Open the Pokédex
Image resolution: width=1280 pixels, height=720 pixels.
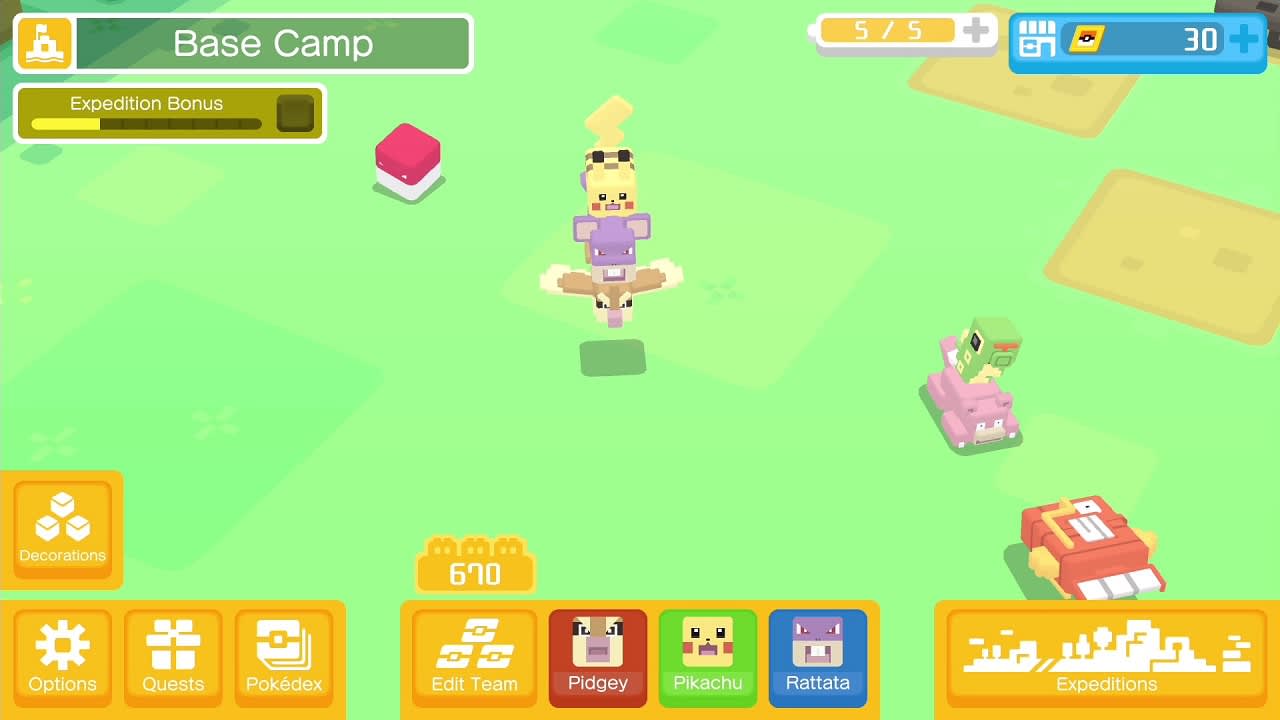click(284, 657)
